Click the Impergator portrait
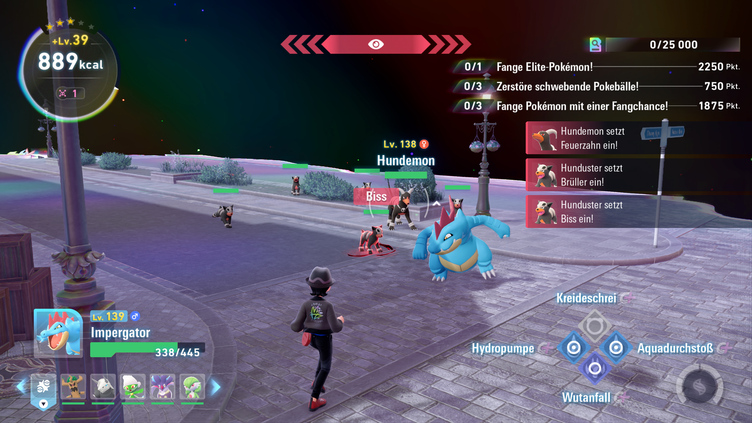Image resolution: width=752 pixels, height=423 pixels. tap(58, 333)
